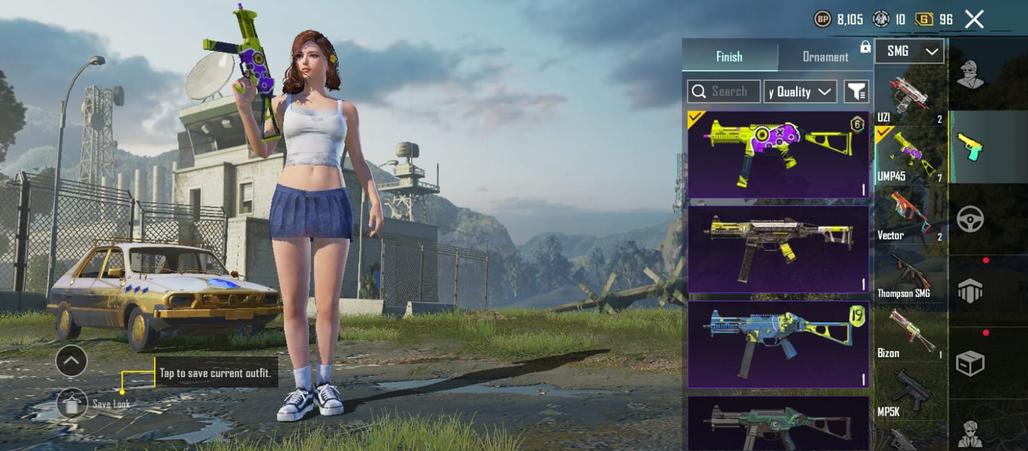Pick the blue UMP45 finish with 19 badge
This screenshot has height=451, width=1028.
point(778,343)
